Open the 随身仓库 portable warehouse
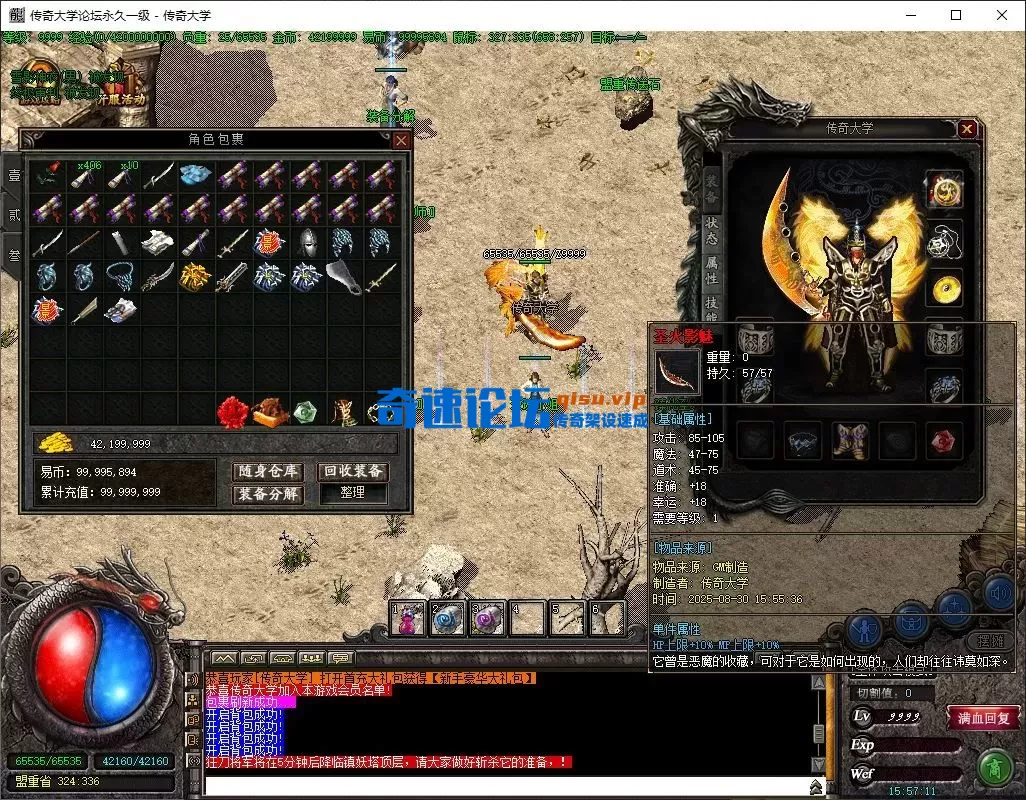Screen dimensions: 1026x800 pos(268,471)
